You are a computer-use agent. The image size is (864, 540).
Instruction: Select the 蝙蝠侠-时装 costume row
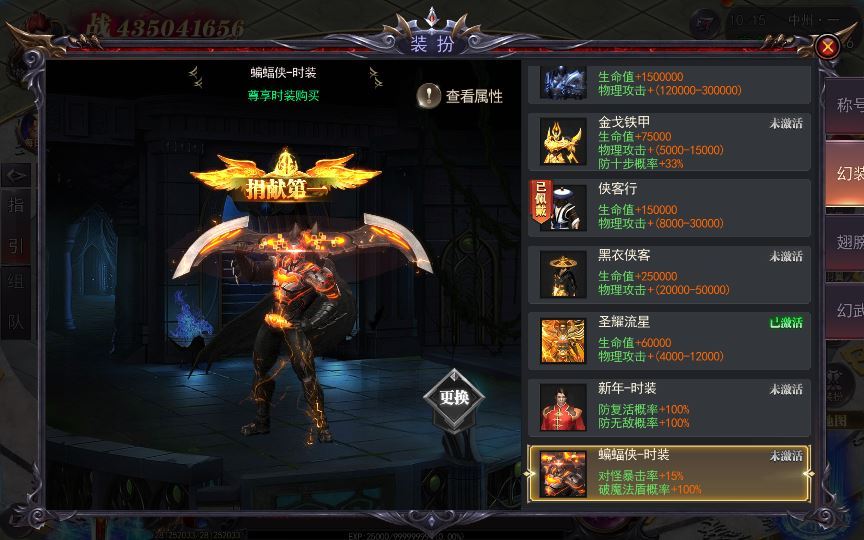click(x=669, y=471)
